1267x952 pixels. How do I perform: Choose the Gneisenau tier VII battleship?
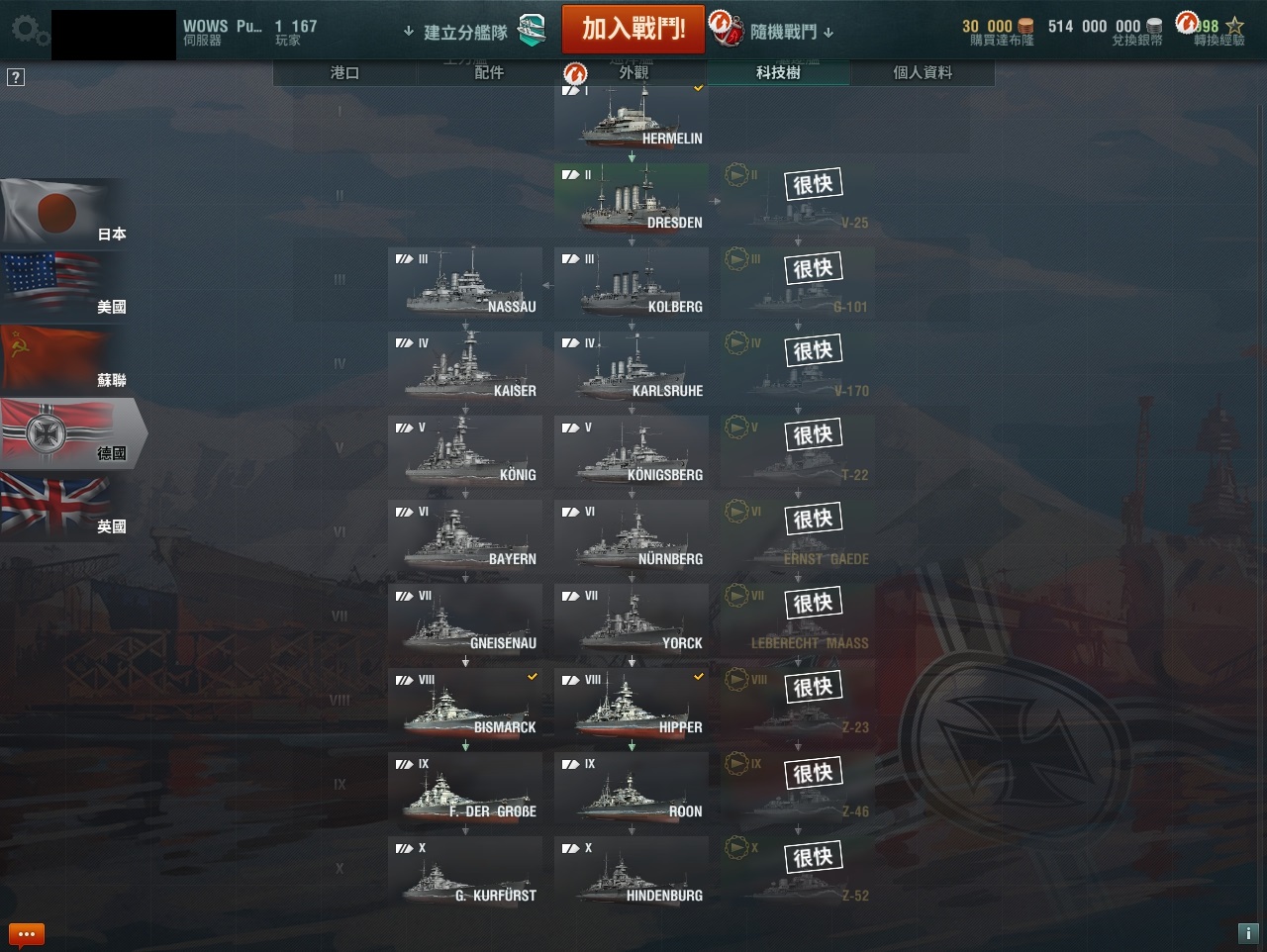(465, 620)
